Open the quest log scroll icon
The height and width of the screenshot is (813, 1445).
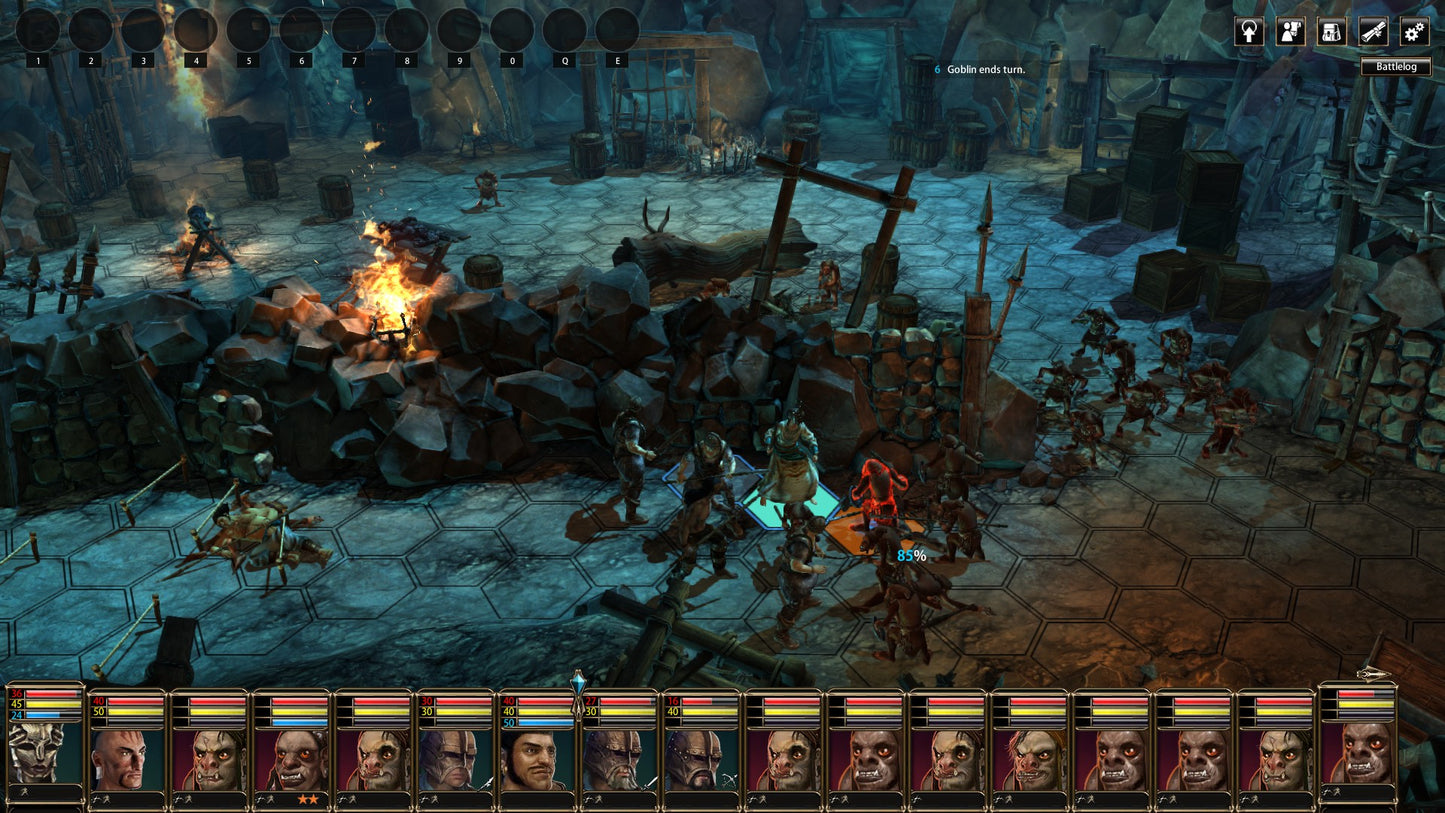click(x=1374, y=32)
